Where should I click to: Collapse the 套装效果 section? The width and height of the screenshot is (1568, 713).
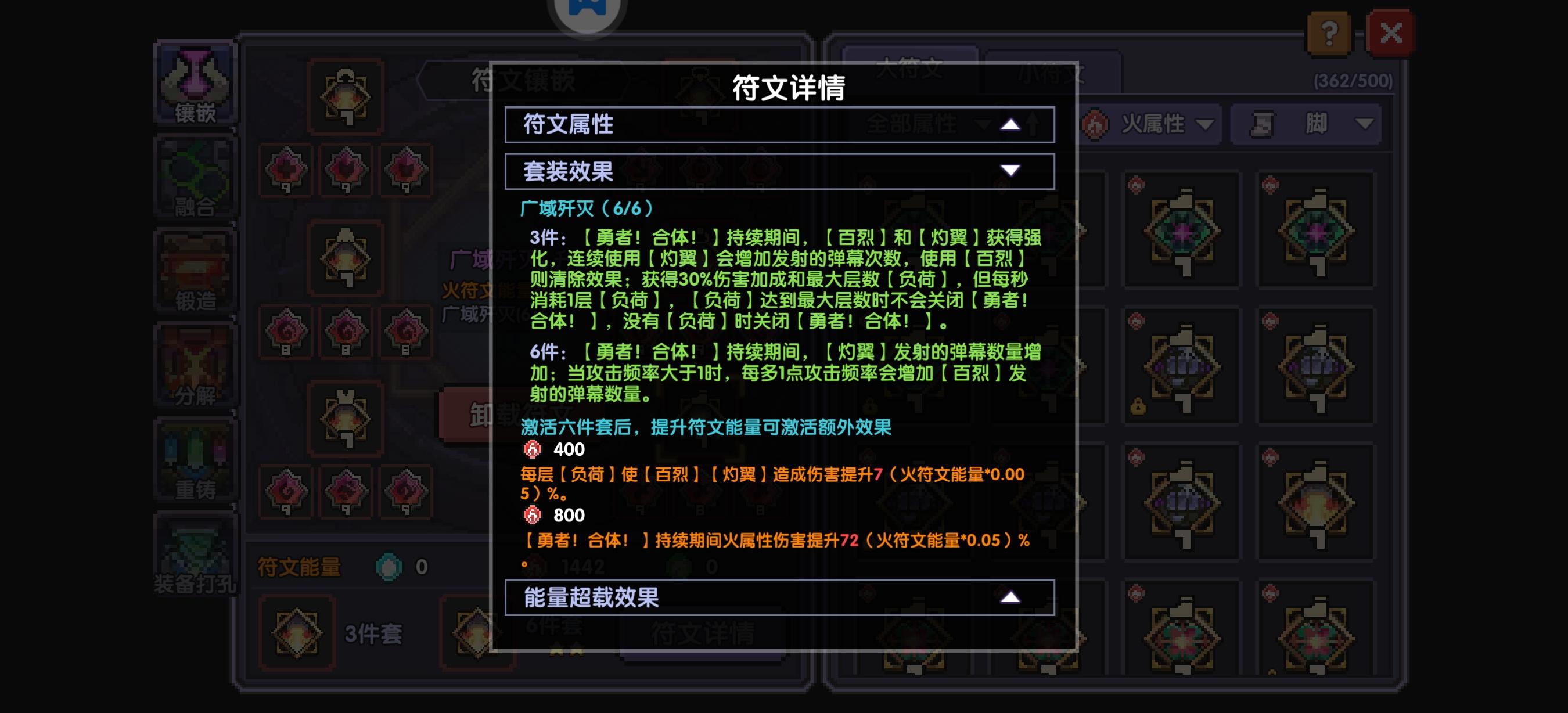(x=1011, y=171)
